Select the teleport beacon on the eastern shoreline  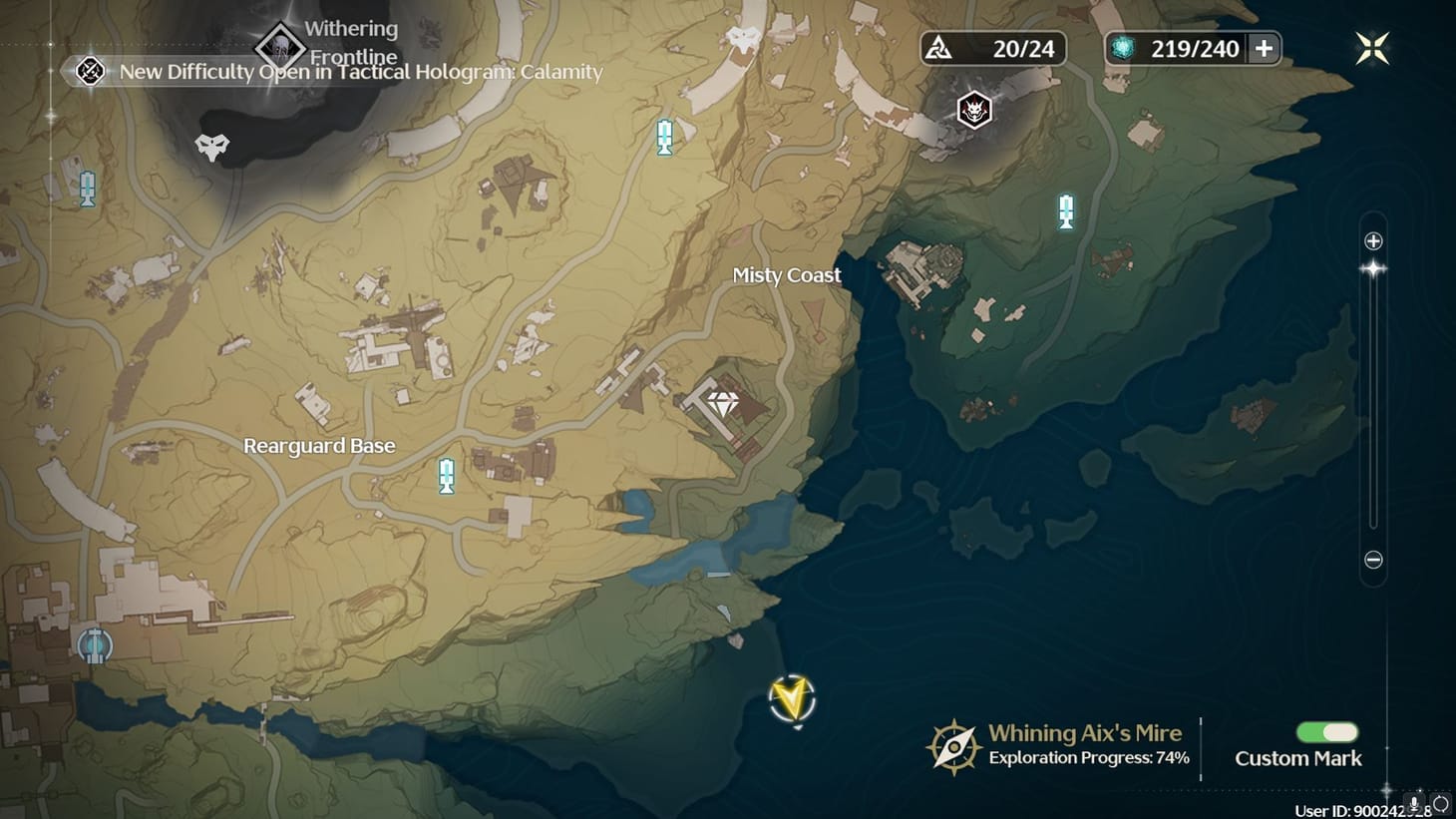1066,211
